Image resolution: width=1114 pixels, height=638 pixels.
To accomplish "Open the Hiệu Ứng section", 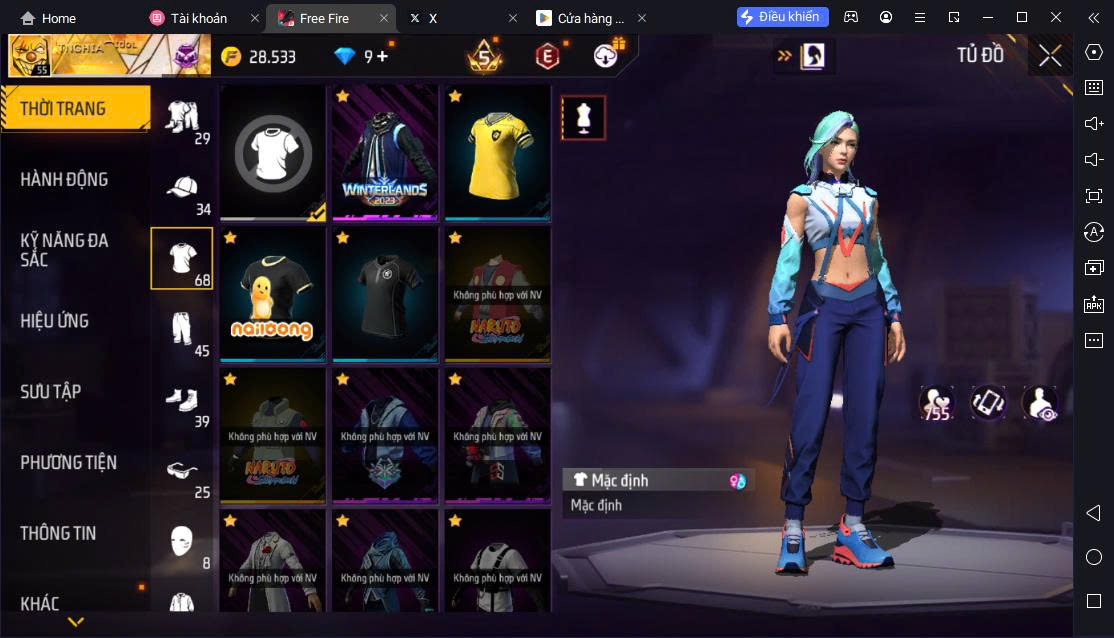I will pyautogui.click(x=55, y=321).
